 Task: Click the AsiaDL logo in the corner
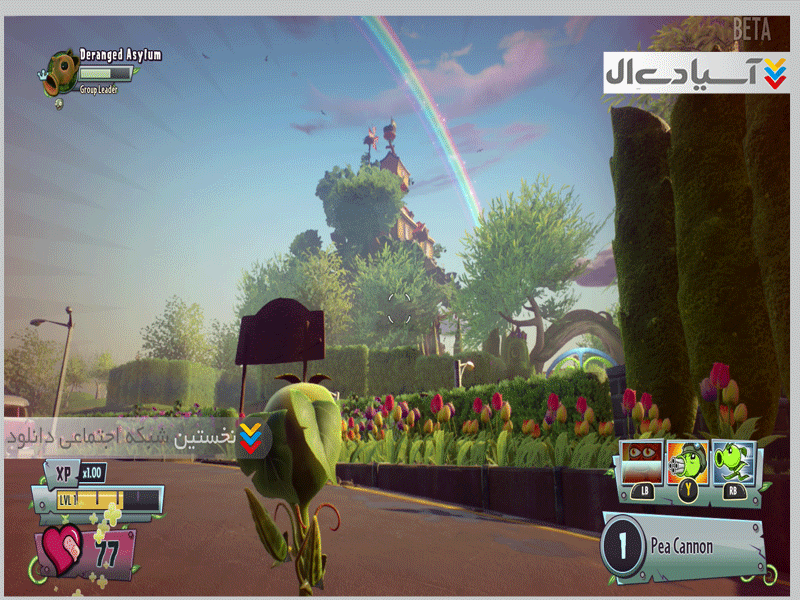696,72
